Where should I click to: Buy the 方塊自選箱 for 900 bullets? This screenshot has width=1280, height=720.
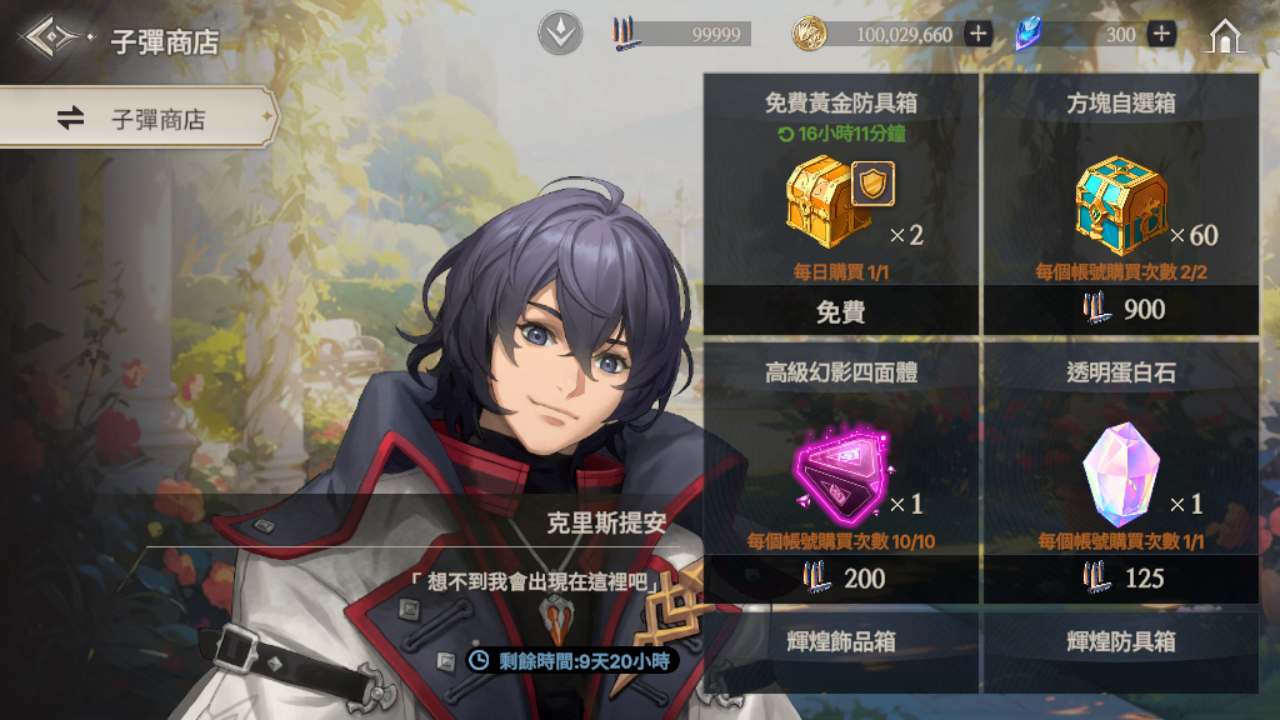tap(1121, 310)
